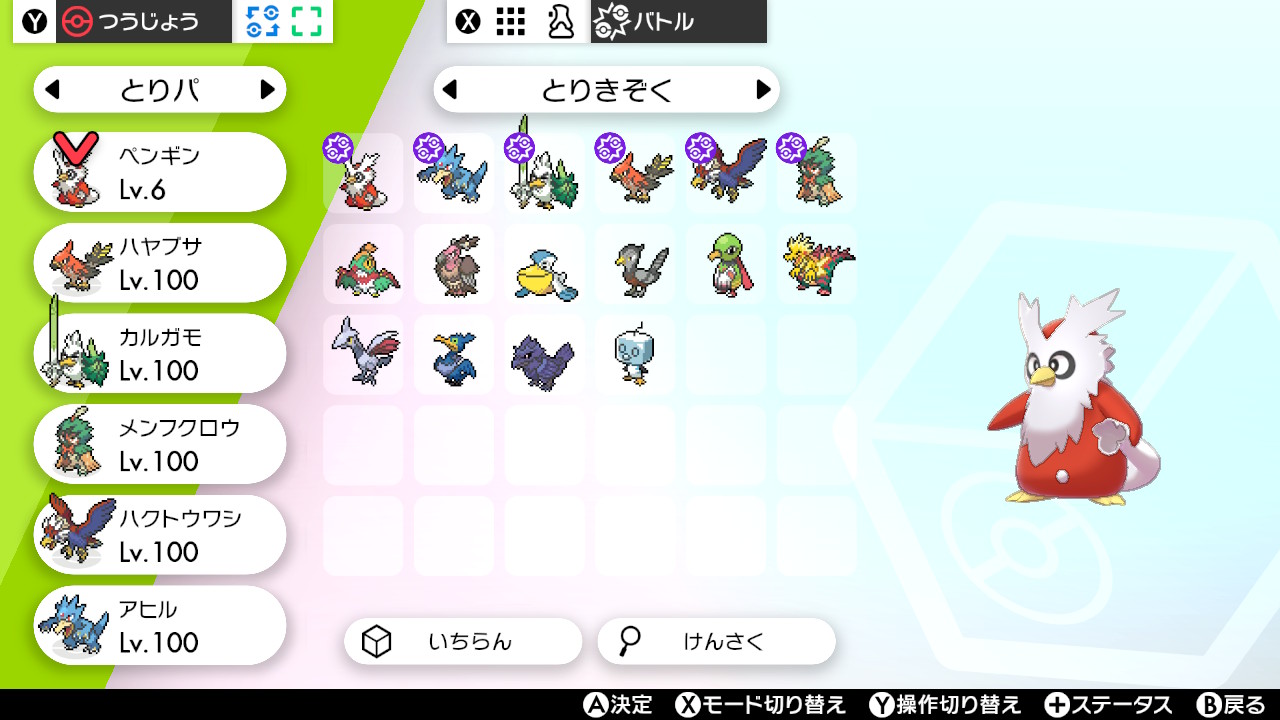The height and width of the screenshot is (720, 1280).
Task: Open the とりきぞく box name selector
Action: click(x=606, y=90)
